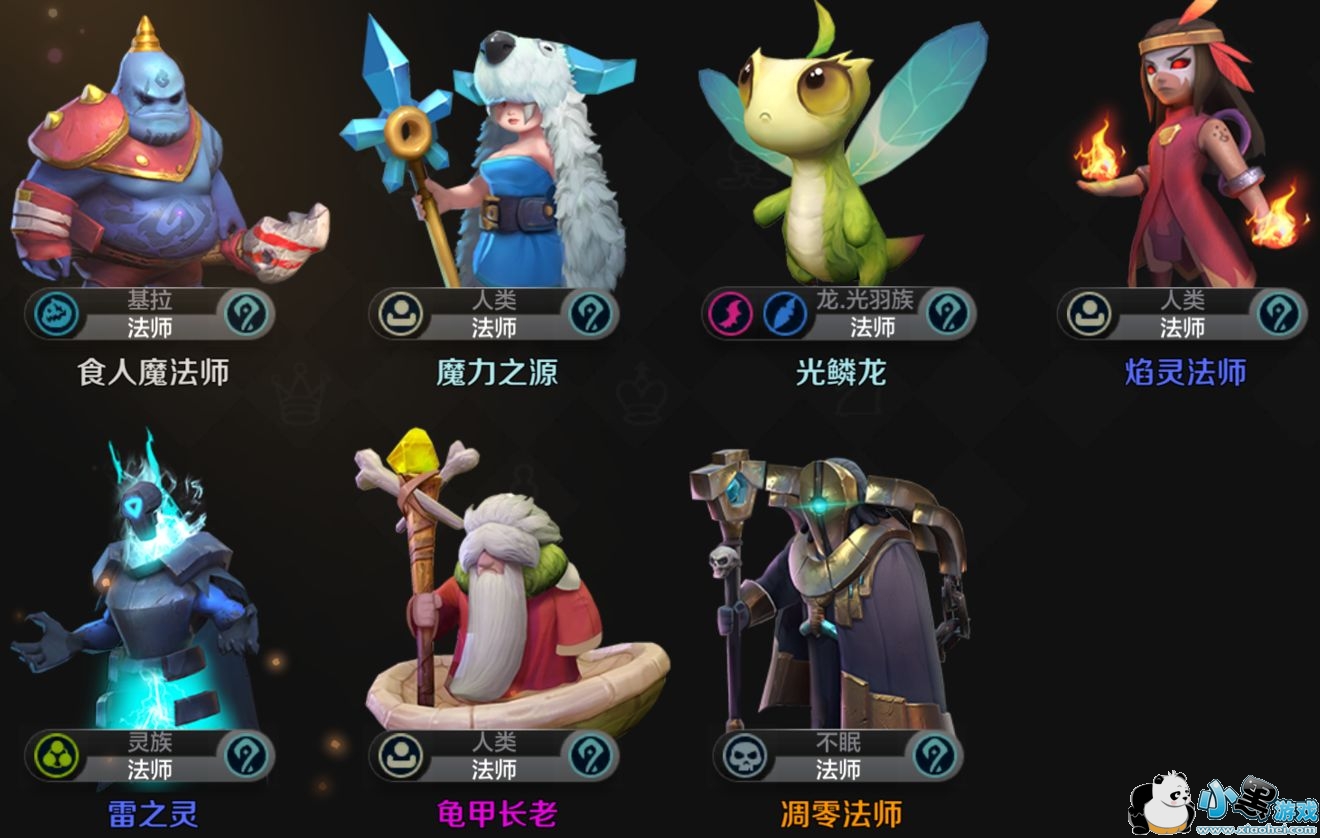Click the human race icon of 焰灵法师
Screen dimensions: 1320x838
coord(1084,314)
